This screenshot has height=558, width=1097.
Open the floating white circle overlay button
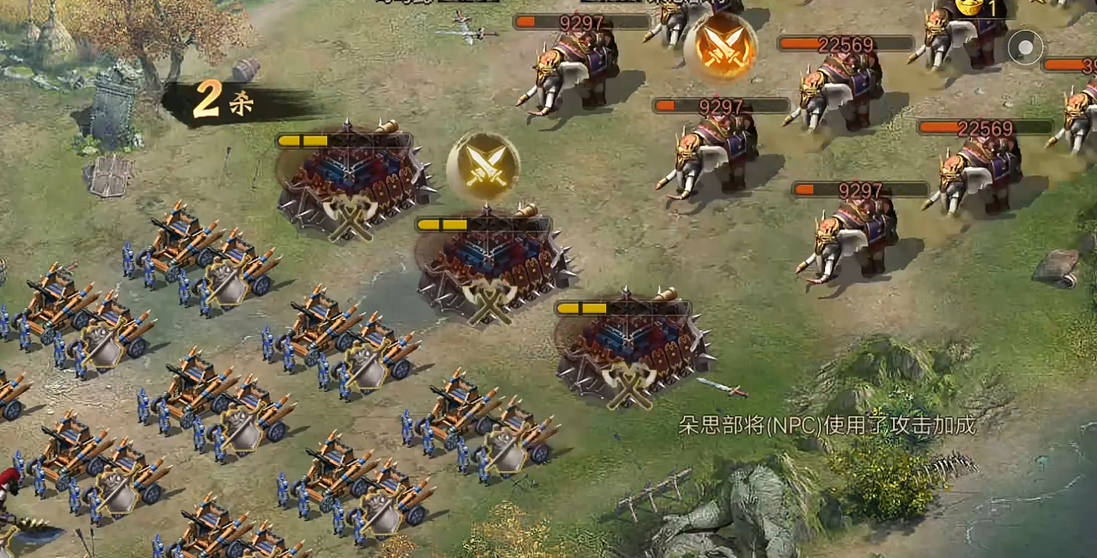point(1025,47)
